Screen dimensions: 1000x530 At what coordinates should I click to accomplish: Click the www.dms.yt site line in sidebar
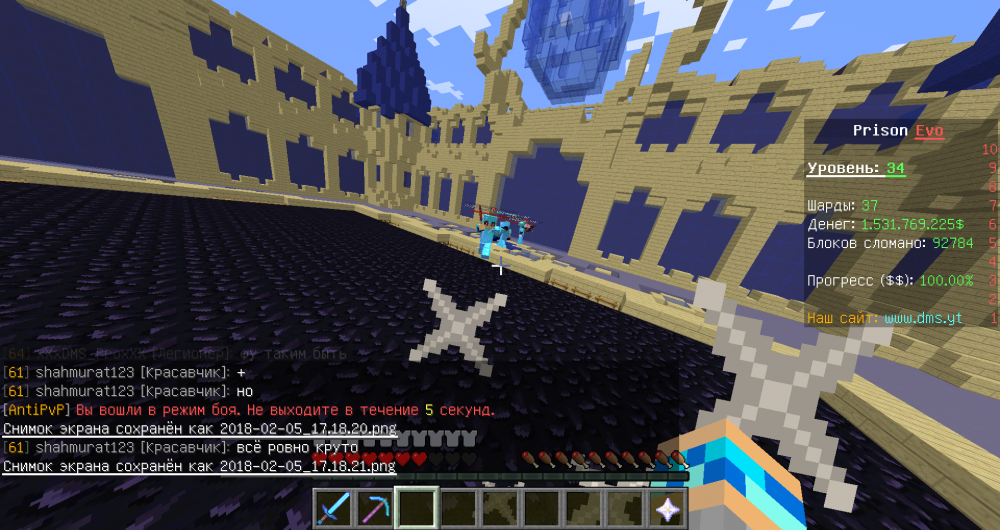click(923, 318)
